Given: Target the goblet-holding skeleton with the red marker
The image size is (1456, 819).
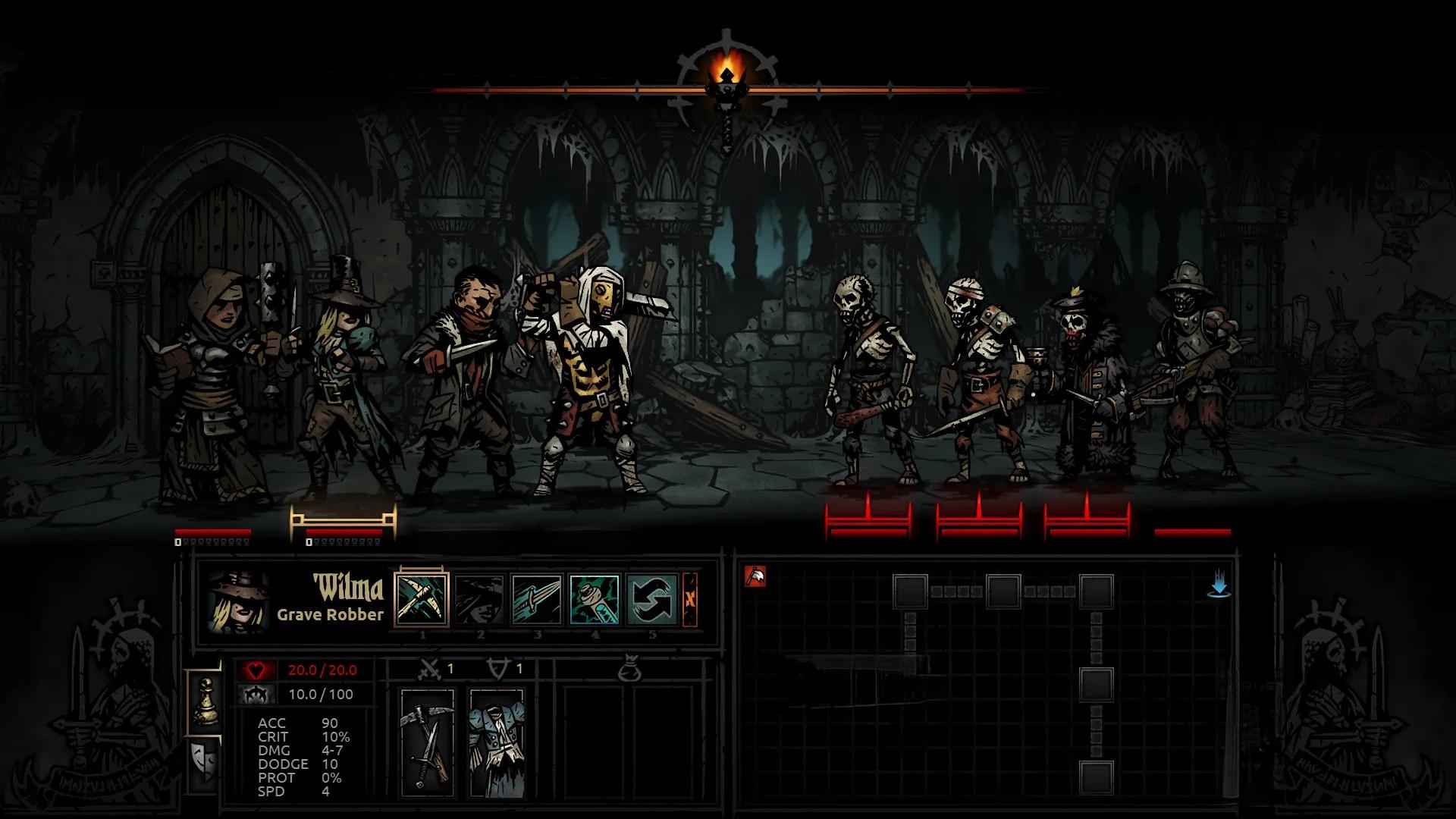Looking at the screenshot, I should [1087, 520].
